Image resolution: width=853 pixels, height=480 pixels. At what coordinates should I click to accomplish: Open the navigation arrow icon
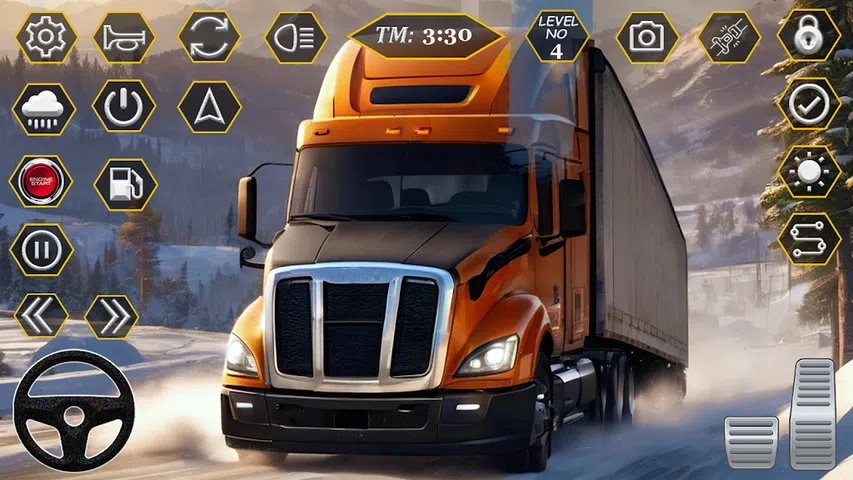pos(209,106)
